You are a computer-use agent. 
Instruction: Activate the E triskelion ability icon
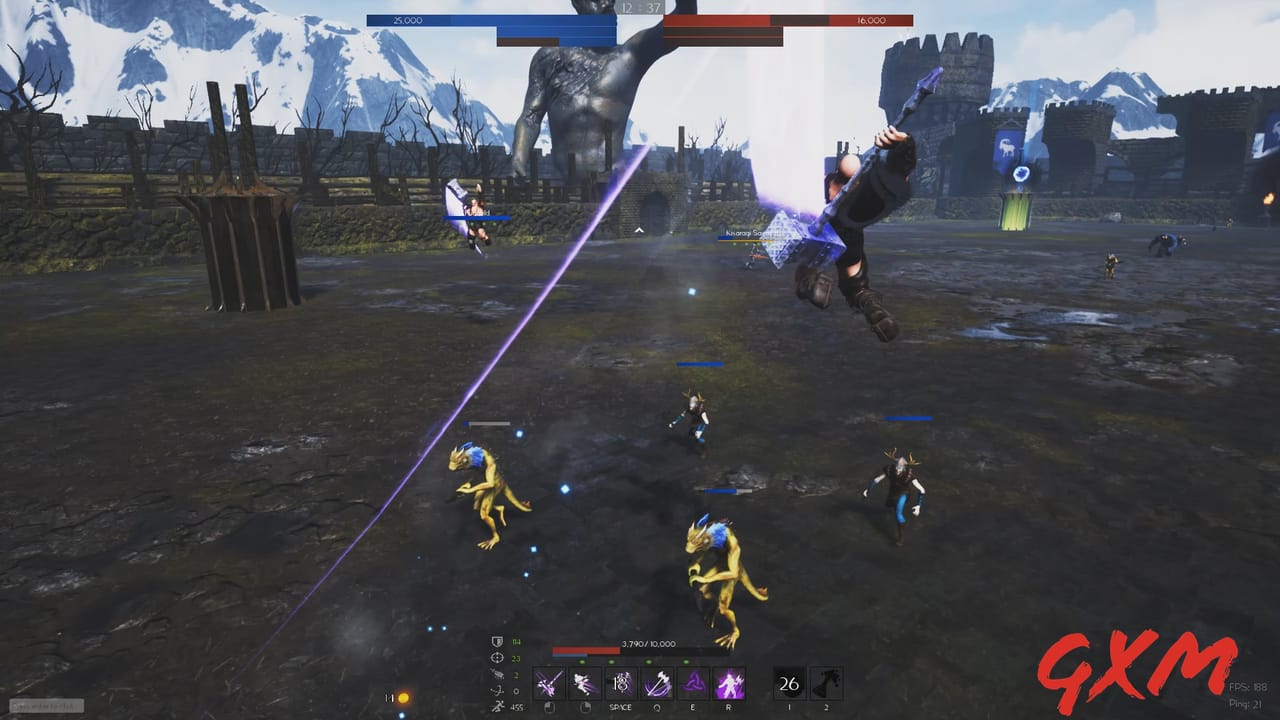point(693,683)
